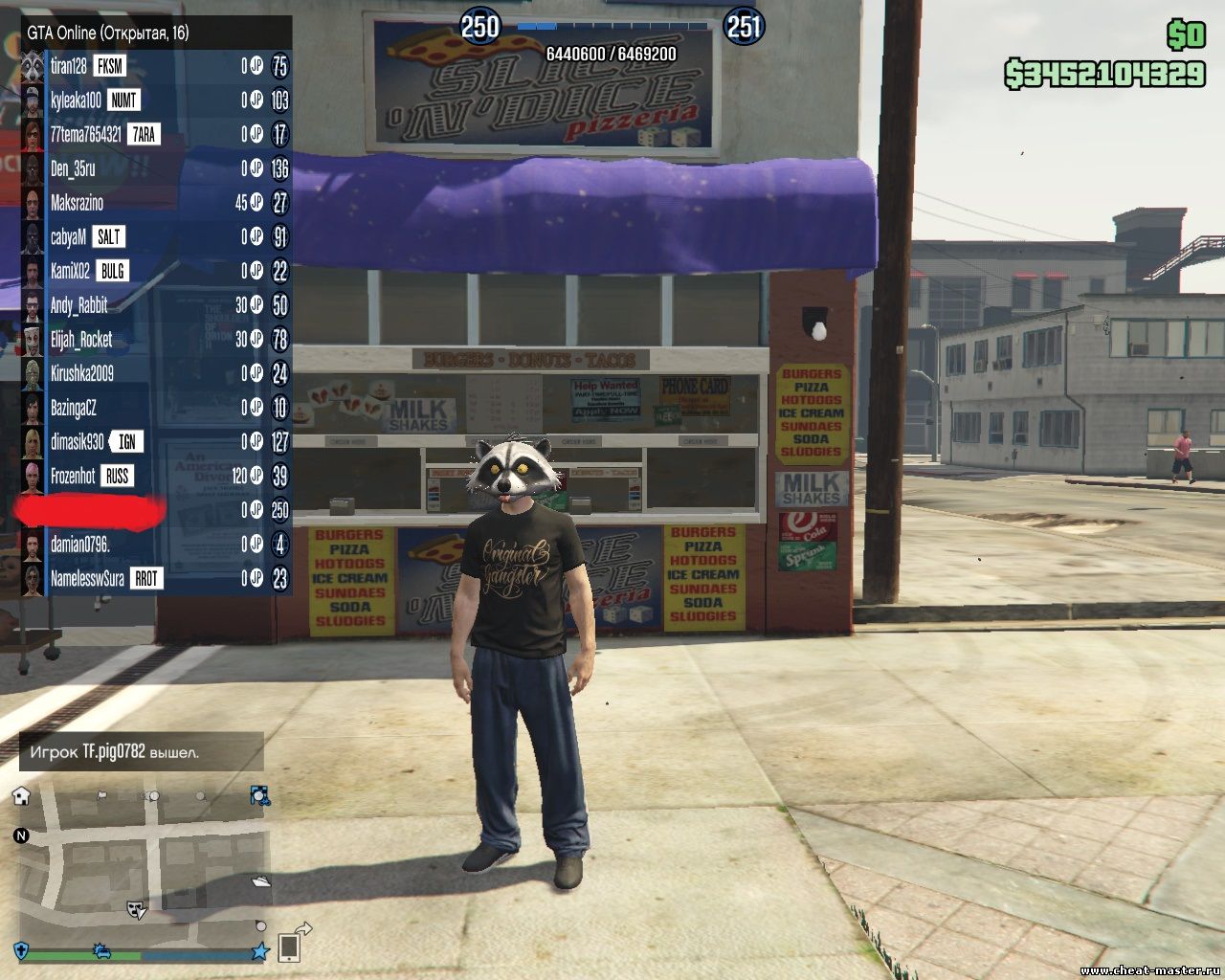This screenshot has width=1225, height=980.
Task: Select NamelesswSura's player row
Action: tap(87, 579)
